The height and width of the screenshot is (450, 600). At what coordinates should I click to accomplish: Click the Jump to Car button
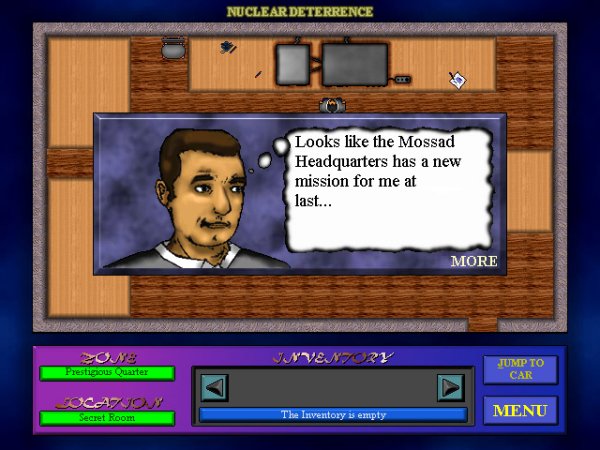tap(520, 369)
